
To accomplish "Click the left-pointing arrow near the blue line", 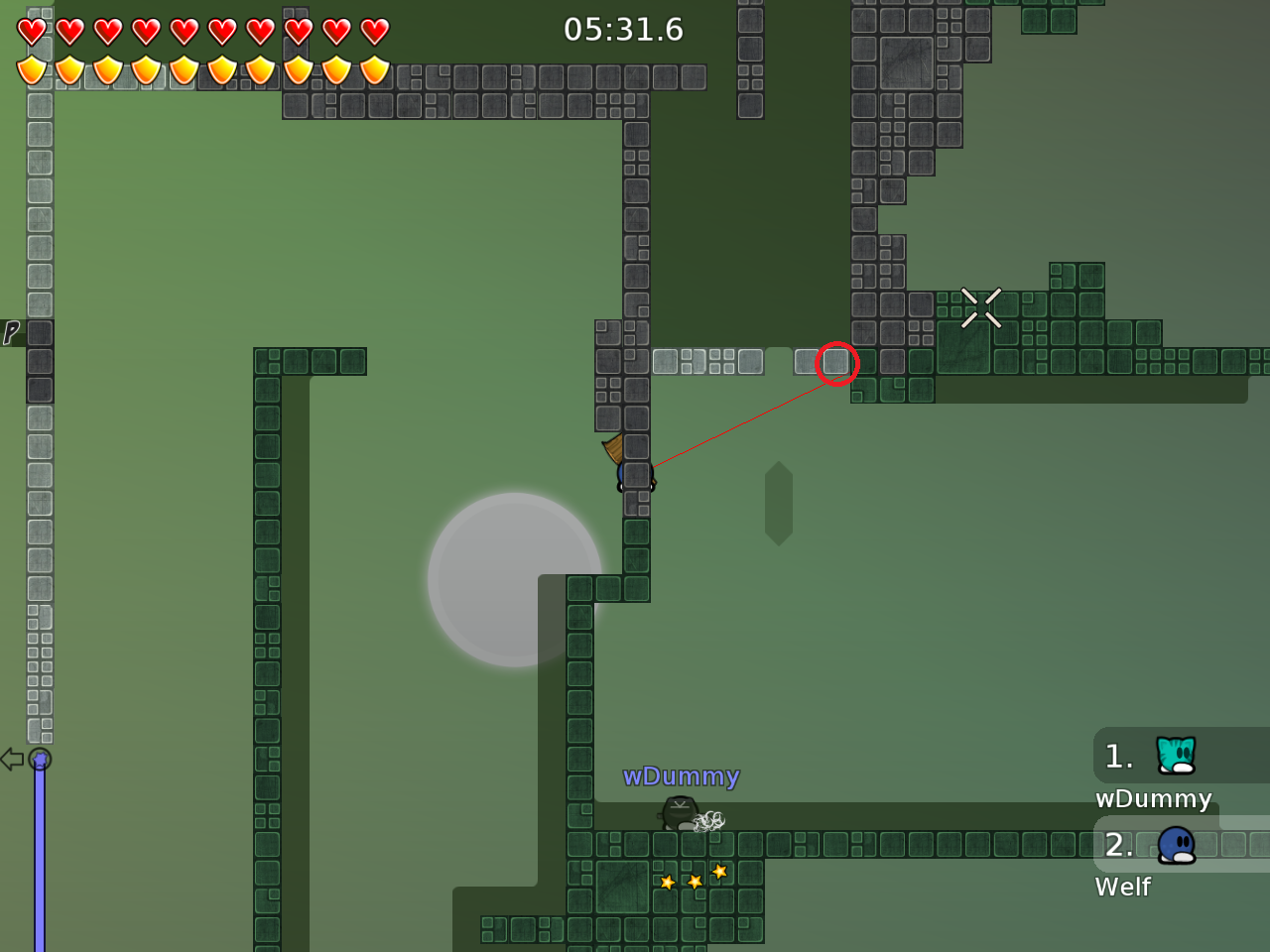I will (12, 759).
